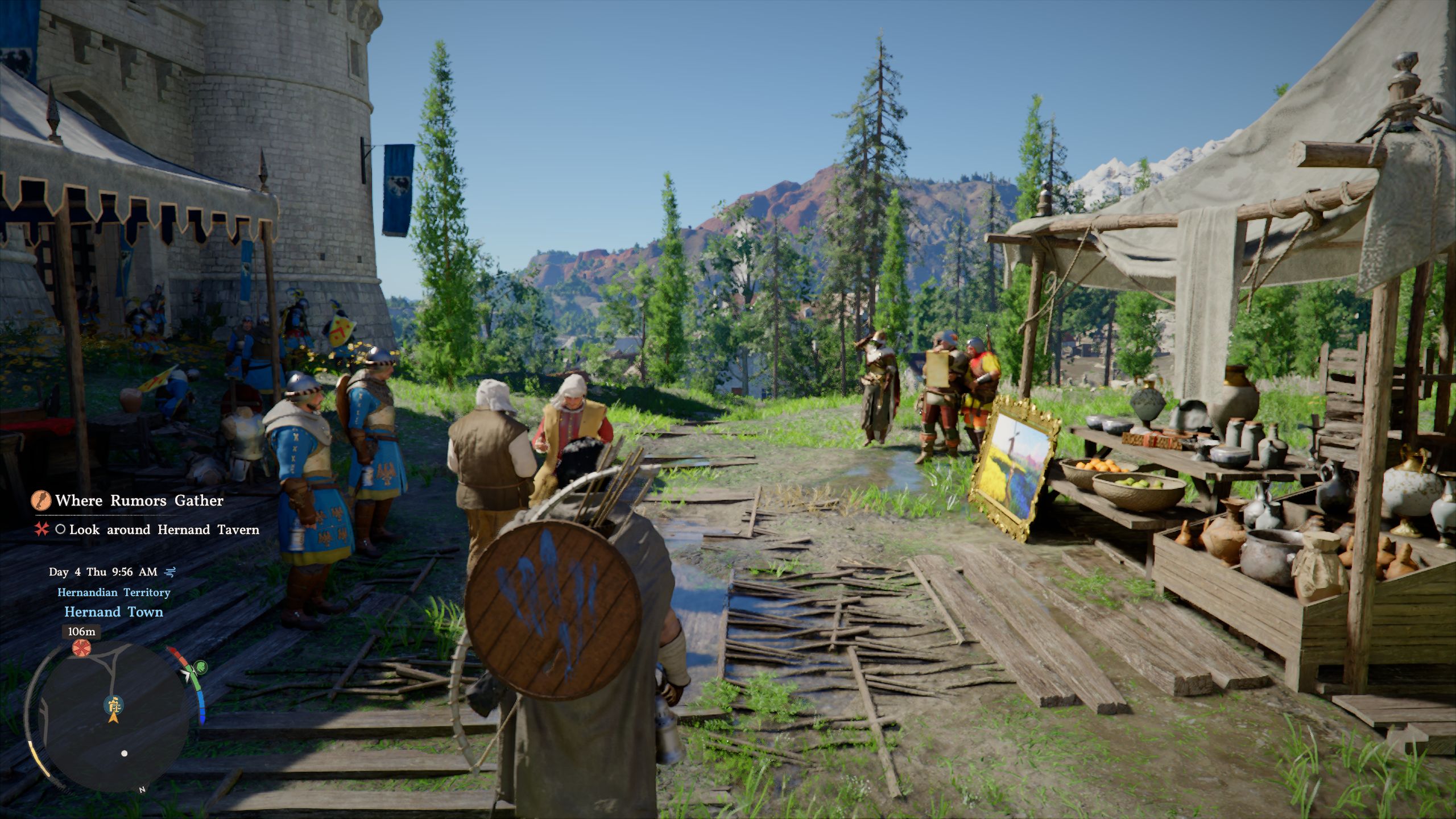Click the red quest marker on the minimap

pyautogui.click(x=81, y=647)
